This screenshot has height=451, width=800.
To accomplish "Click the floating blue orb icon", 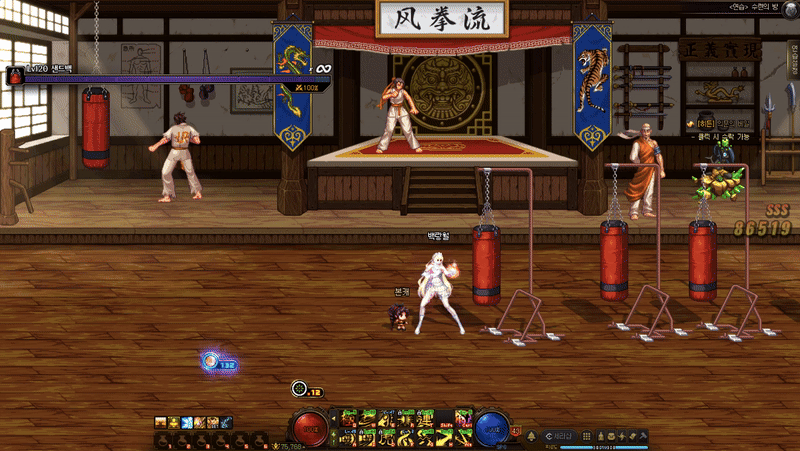I will [x=211, y=362].
